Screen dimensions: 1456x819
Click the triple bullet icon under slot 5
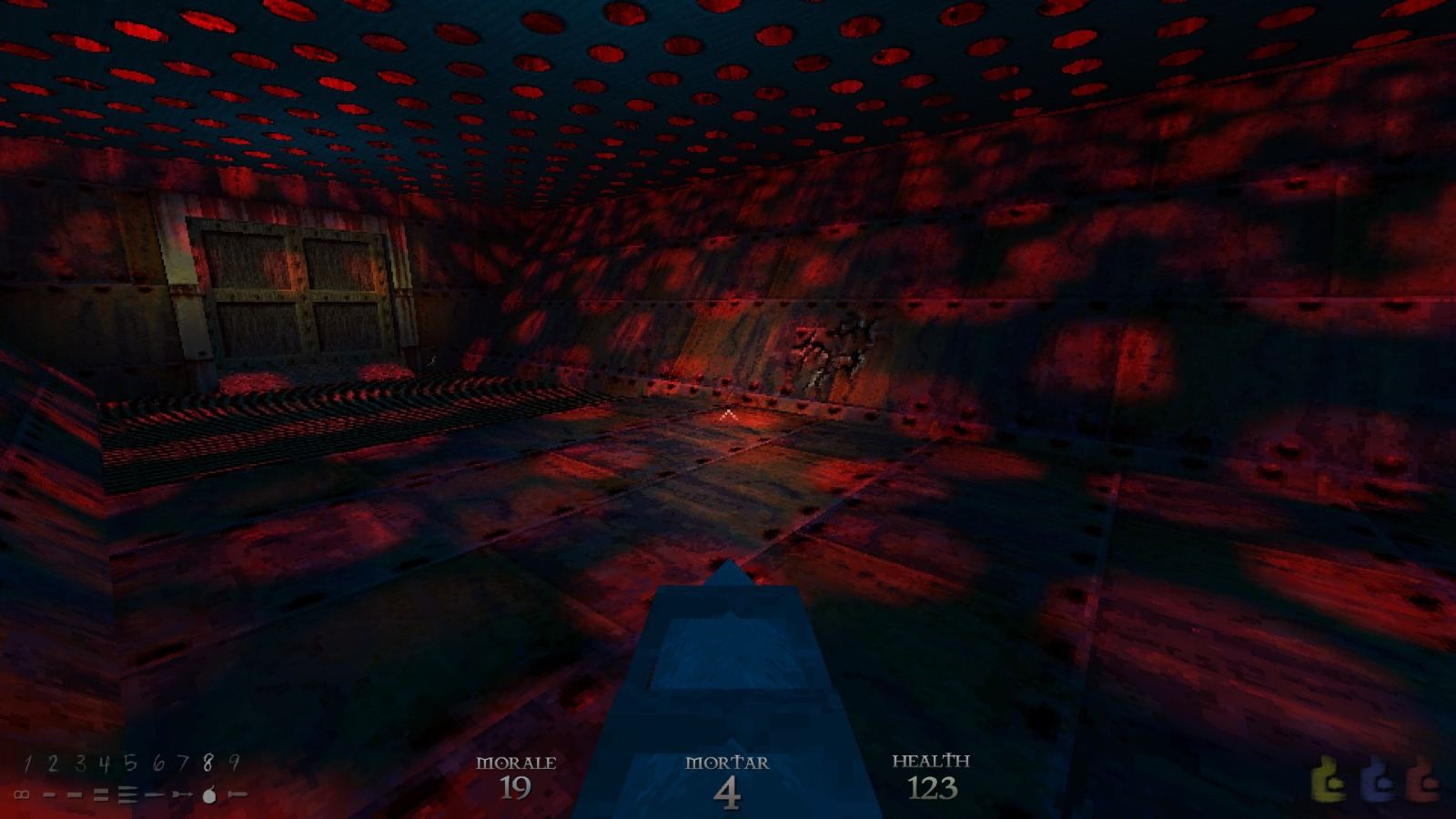(128, 794)
